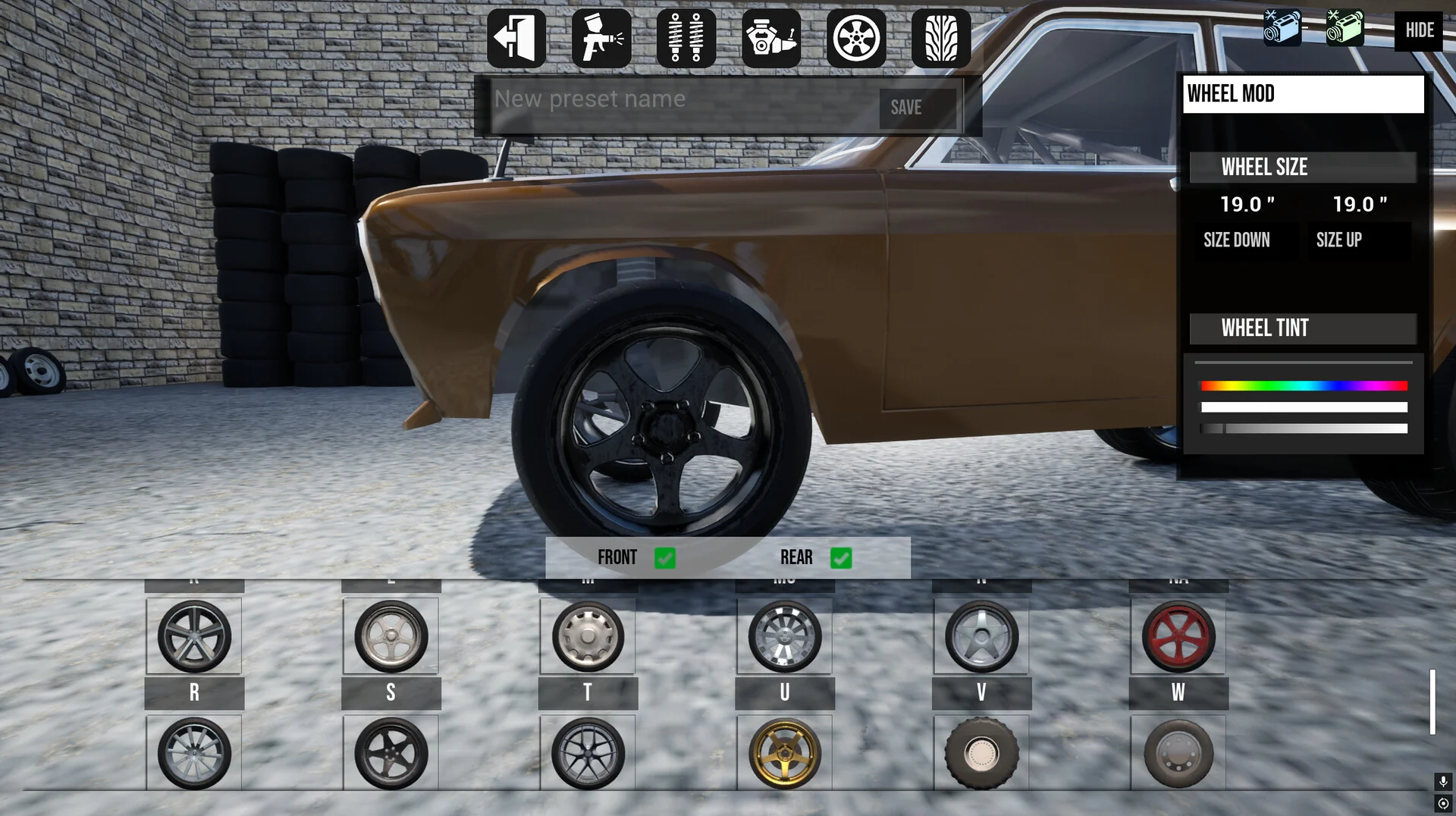Hide the interface with HIDE button

pyautogui.click(x=1419, y=30)
